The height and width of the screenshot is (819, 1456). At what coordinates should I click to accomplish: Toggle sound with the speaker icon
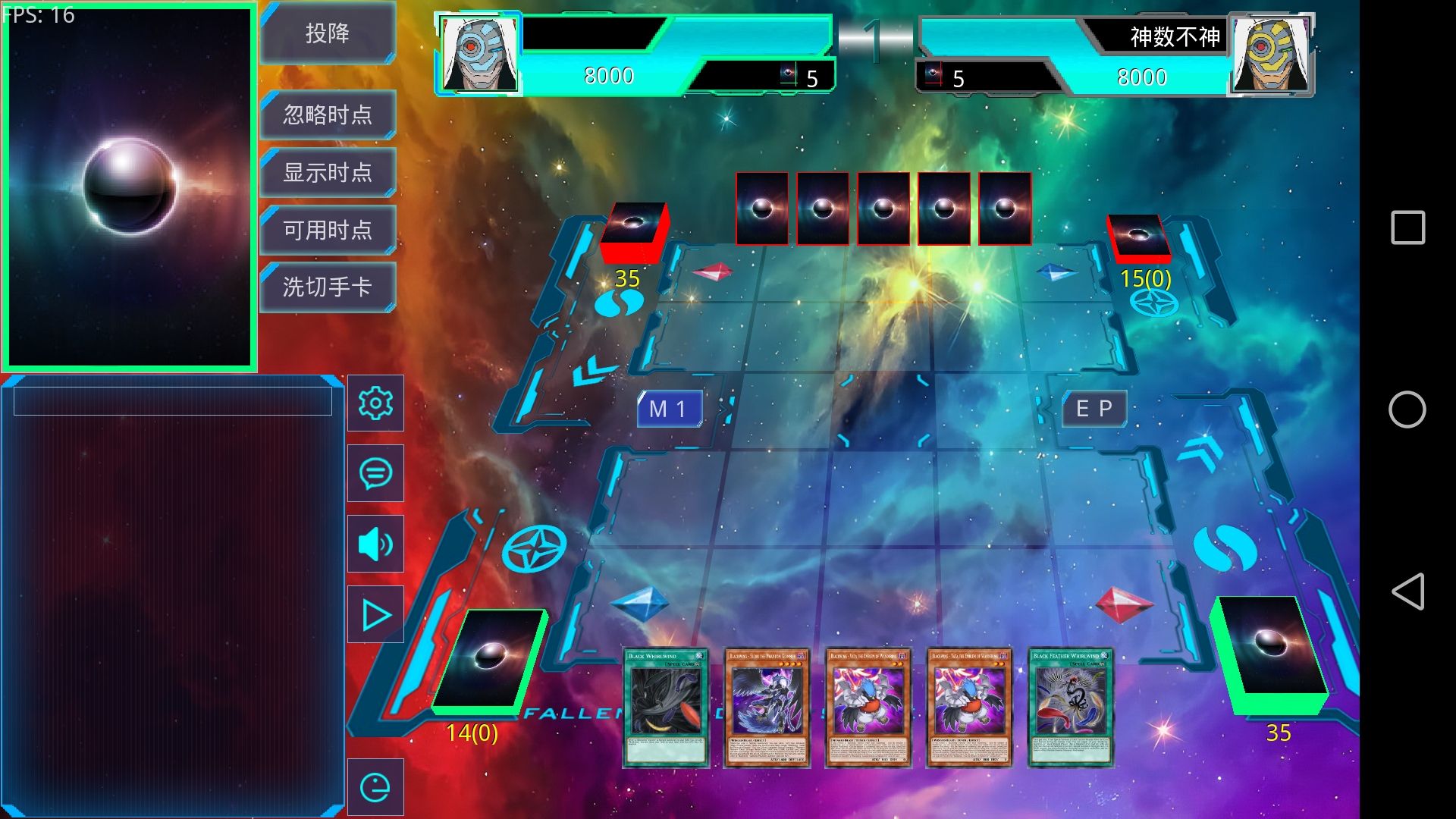pyautogui.click(x=375, y=544)
